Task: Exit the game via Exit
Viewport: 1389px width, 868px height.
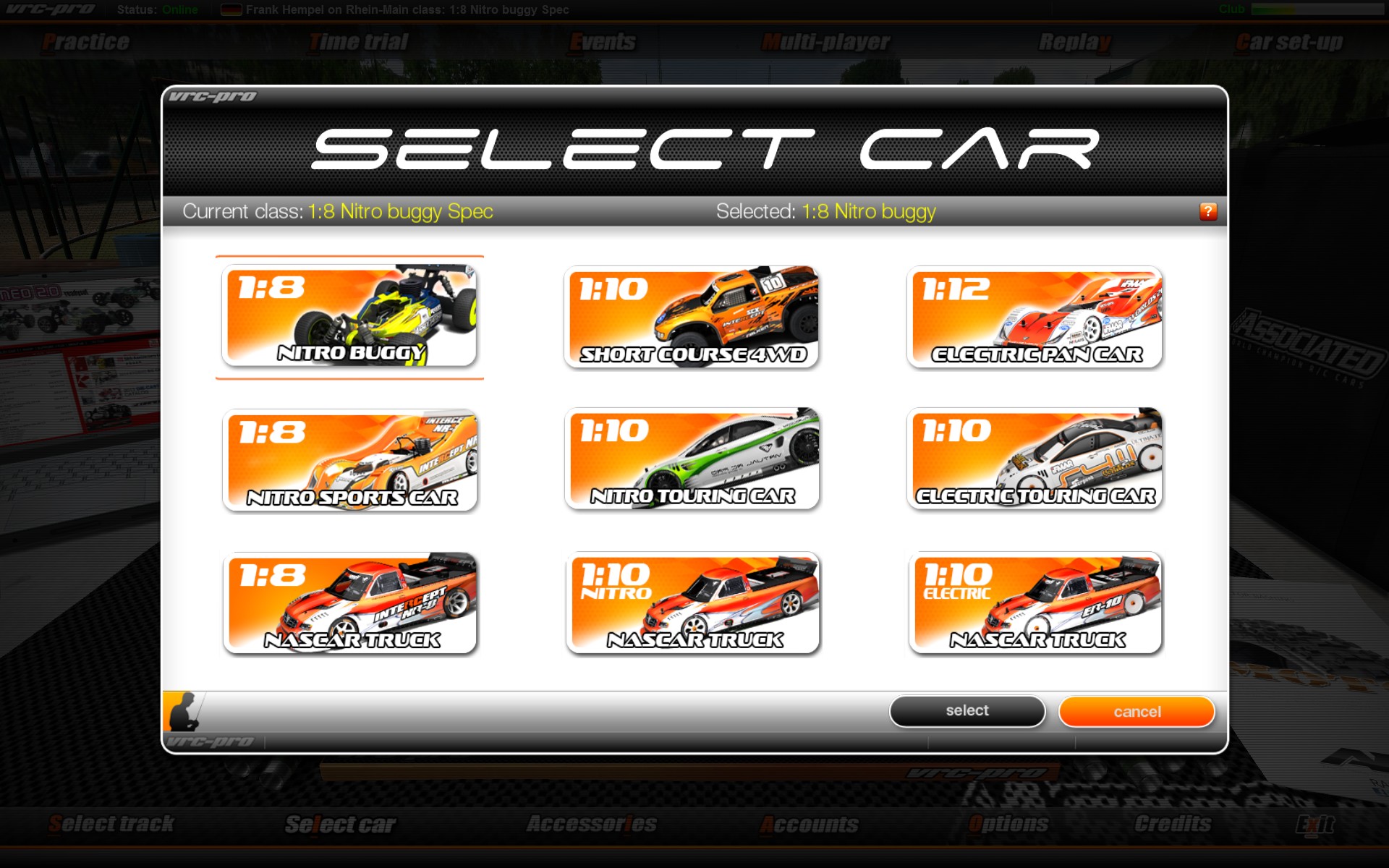Action: point(1314,824)
